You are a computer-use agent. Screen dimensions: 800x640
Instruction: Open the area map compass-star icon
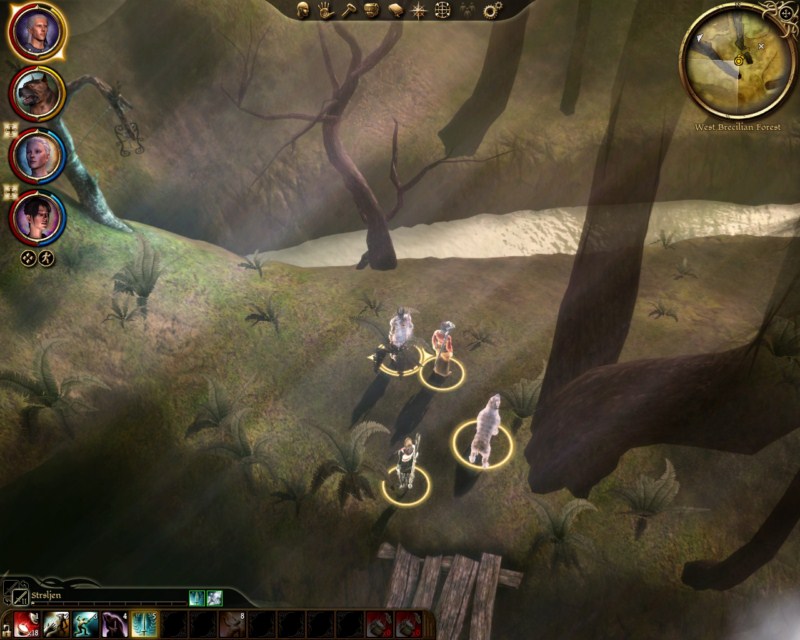[x=417, y=10]
